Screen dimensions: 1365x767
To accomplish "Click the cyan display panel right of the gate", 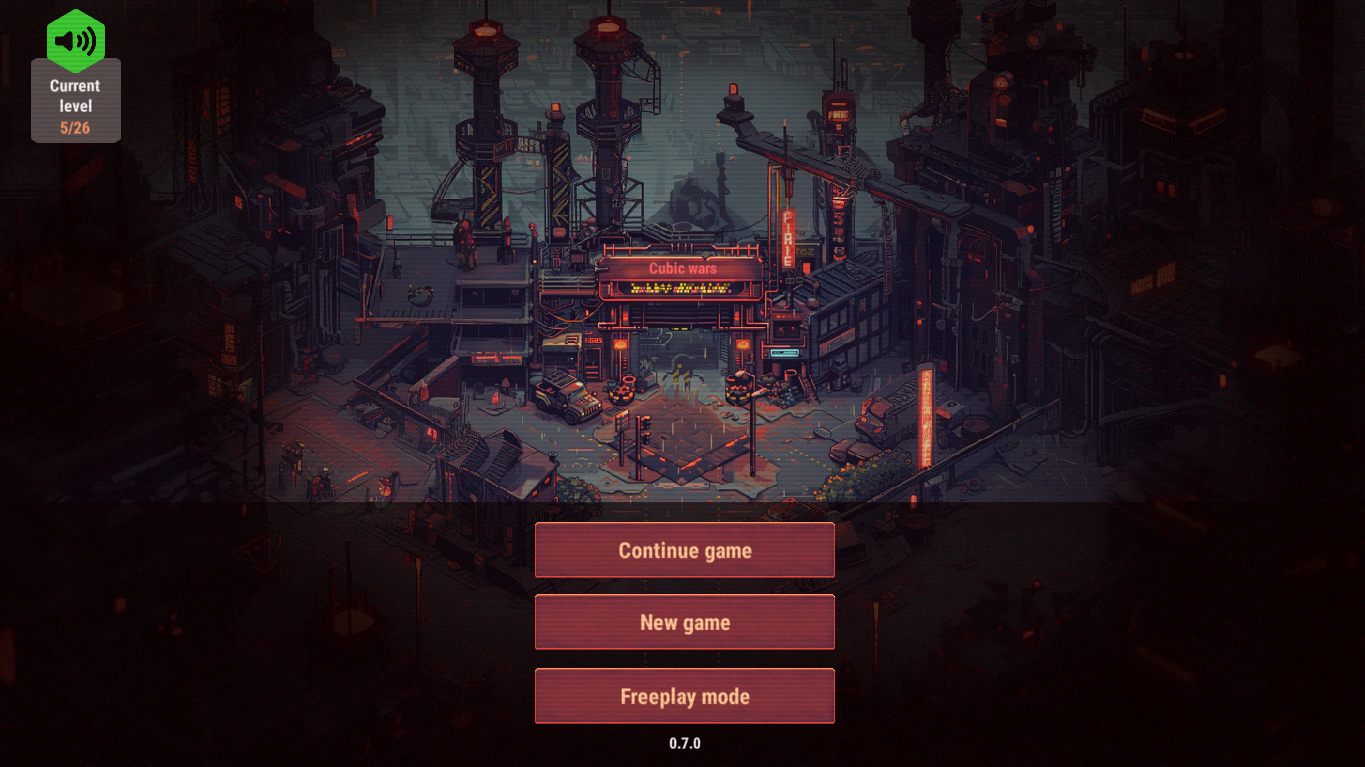I will (786, 353).
